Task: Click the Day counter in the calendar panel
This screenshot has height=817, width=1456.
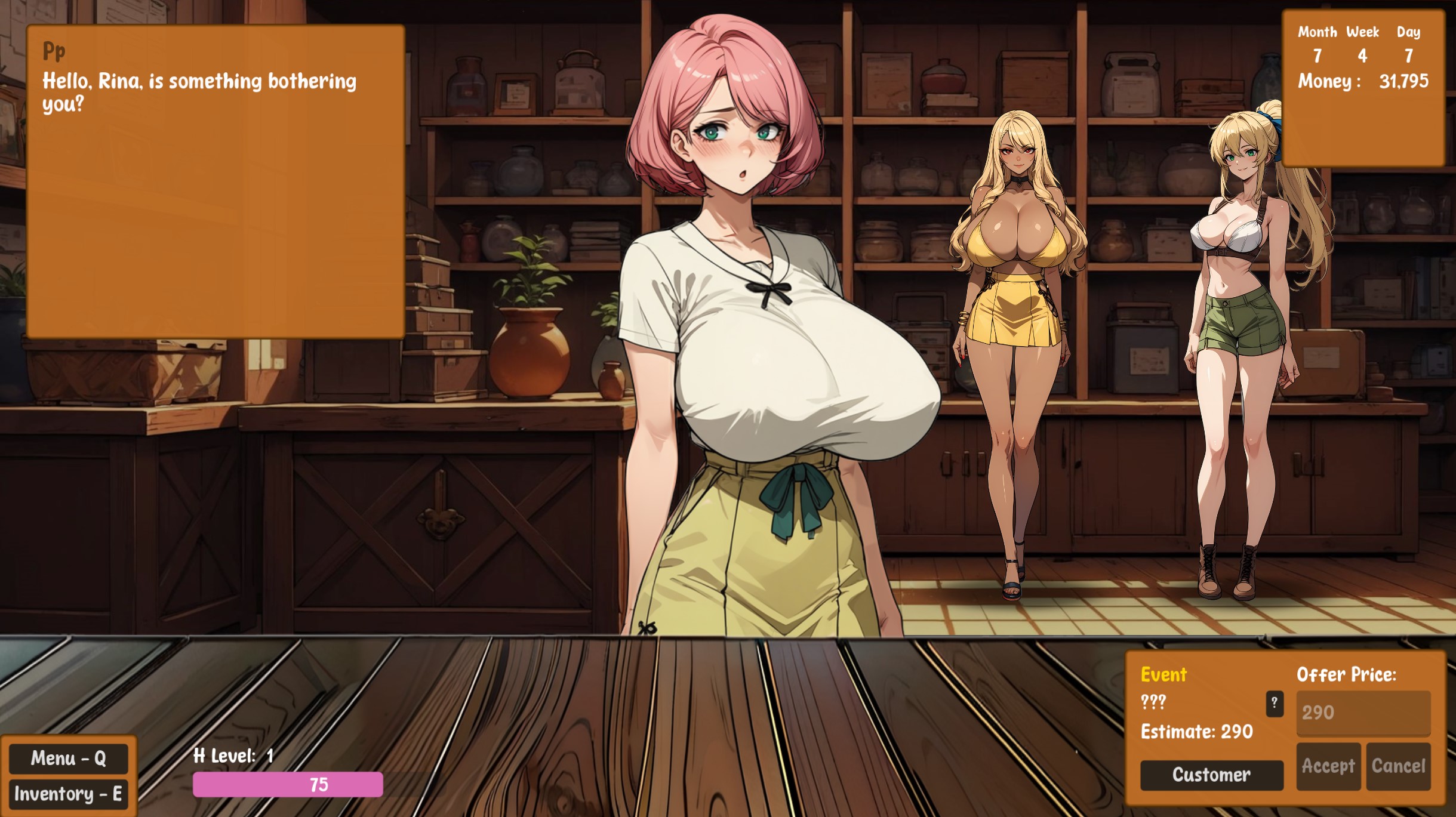Action: pos(1408,57)
